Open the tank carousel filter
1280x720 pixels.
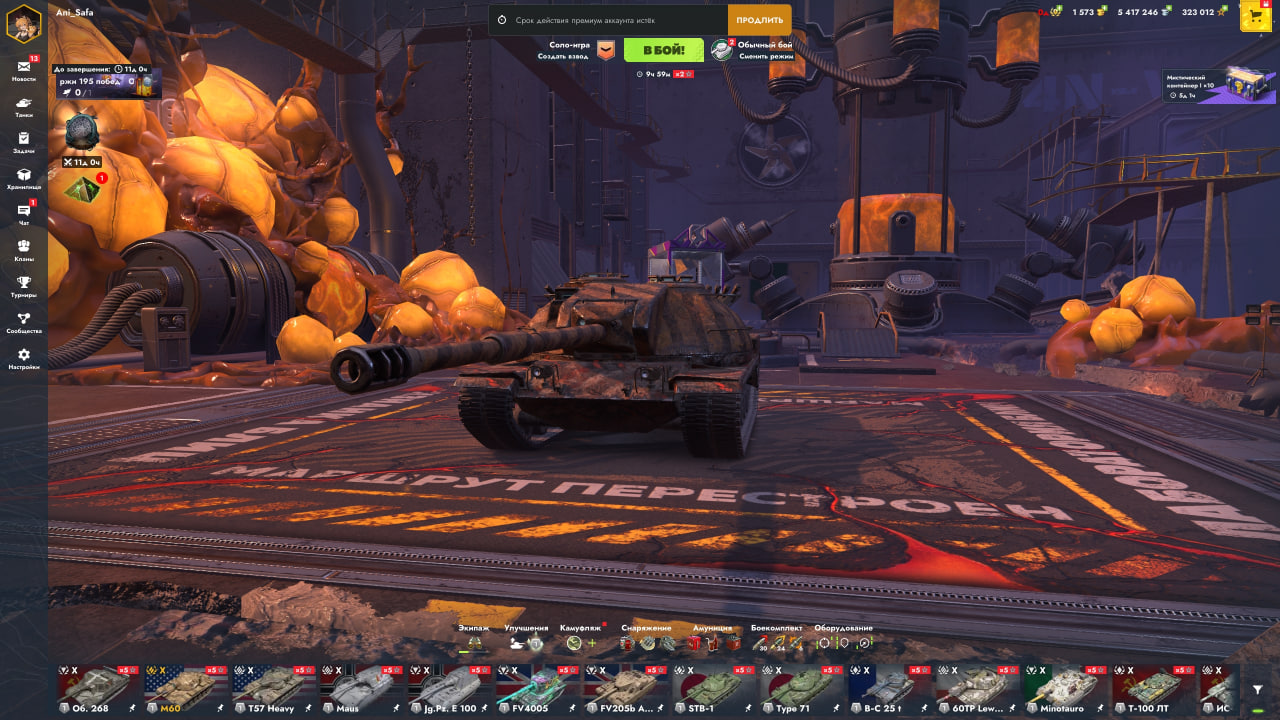point(1258,689)
